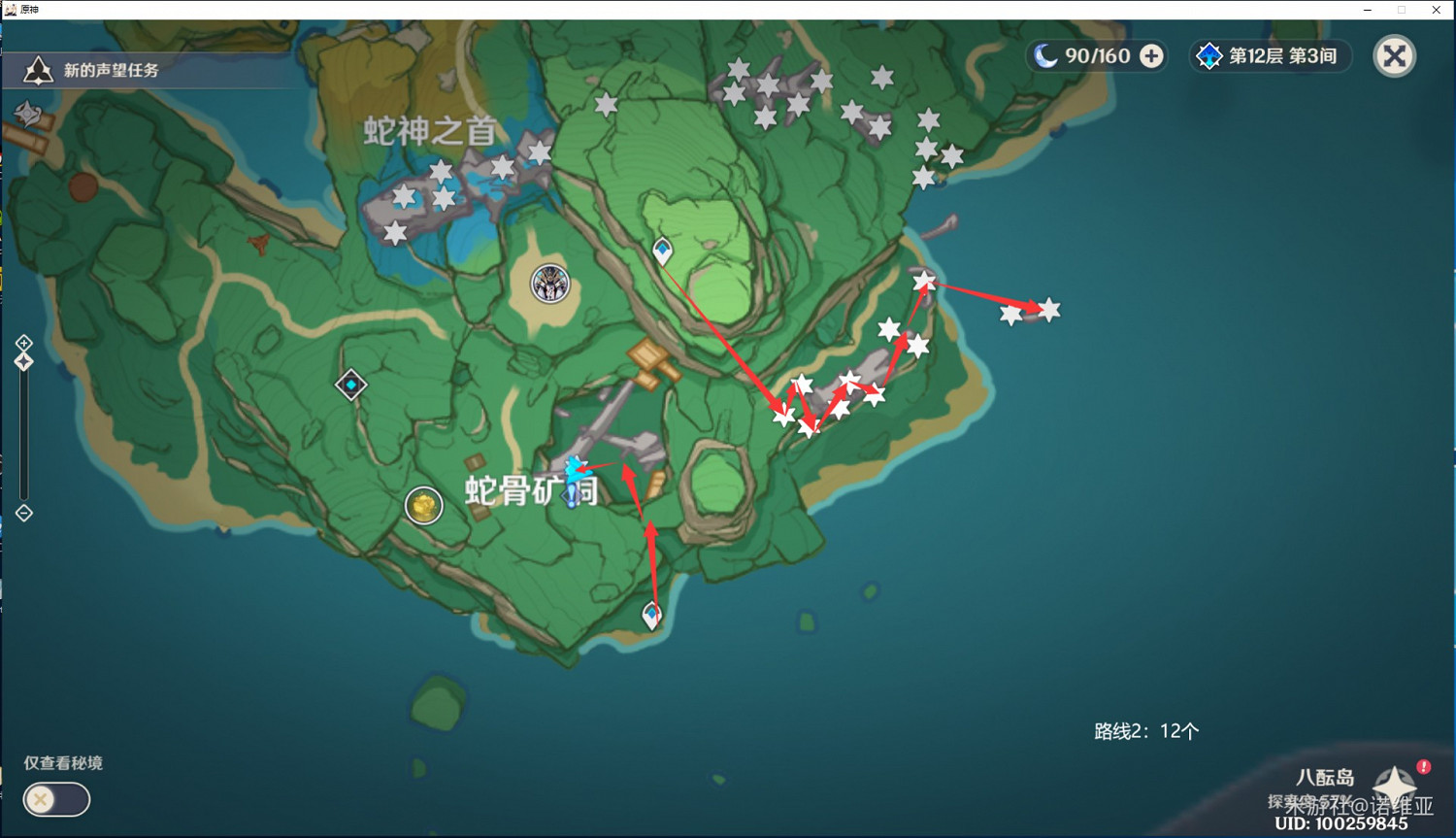
Task: Toggle the 仅查看秘境 switch
Action: click(55, 799)
